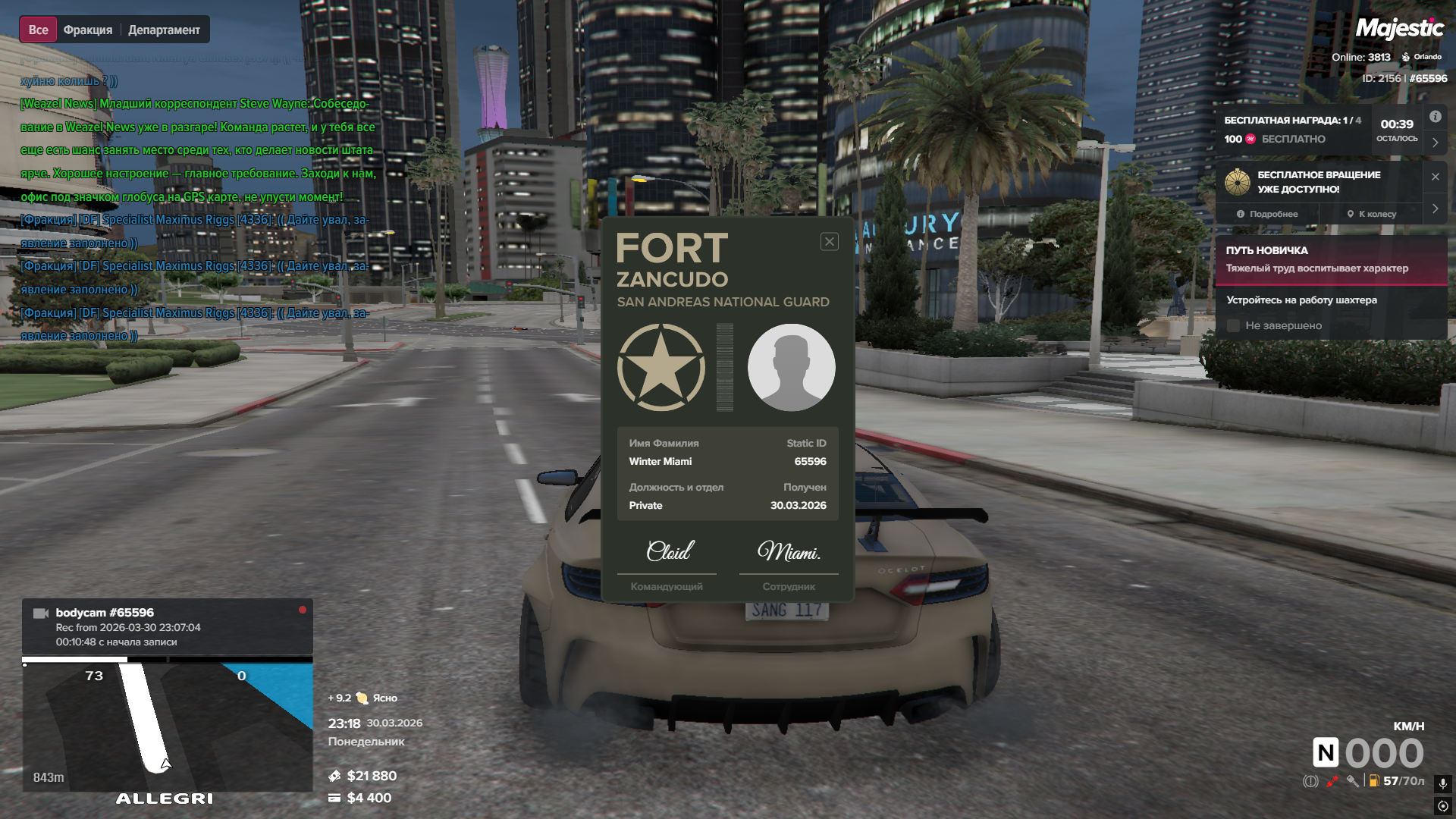Dismiss the free spin notification

tap(1435, 177)
